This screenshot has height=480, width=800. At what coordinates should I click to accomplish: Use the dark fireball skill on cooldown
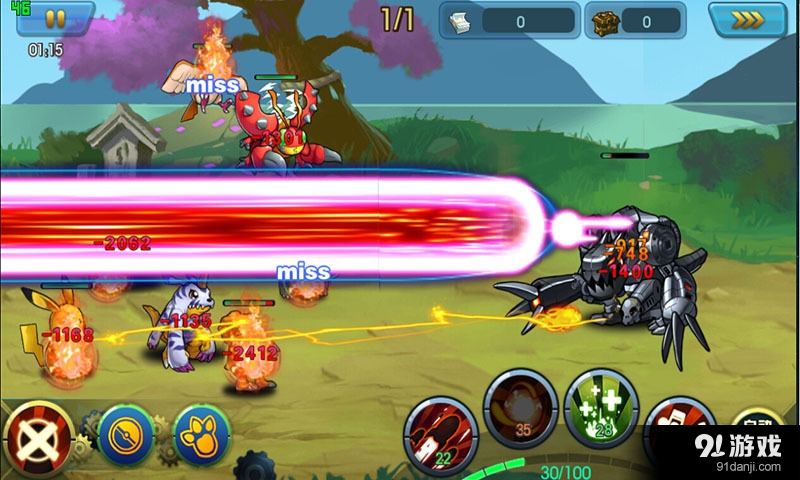point(520,407)
